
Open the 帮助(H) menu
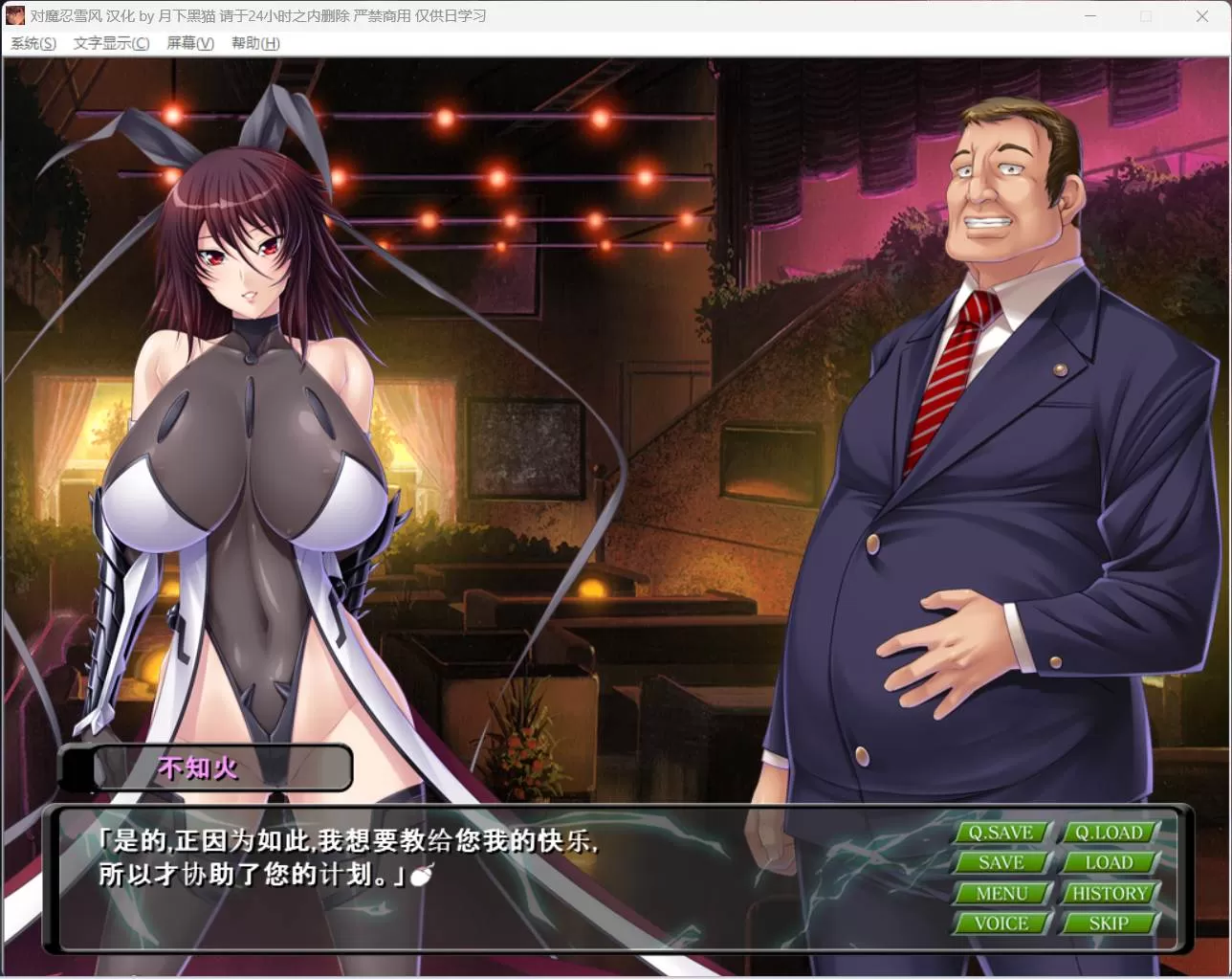pos(253,43)
